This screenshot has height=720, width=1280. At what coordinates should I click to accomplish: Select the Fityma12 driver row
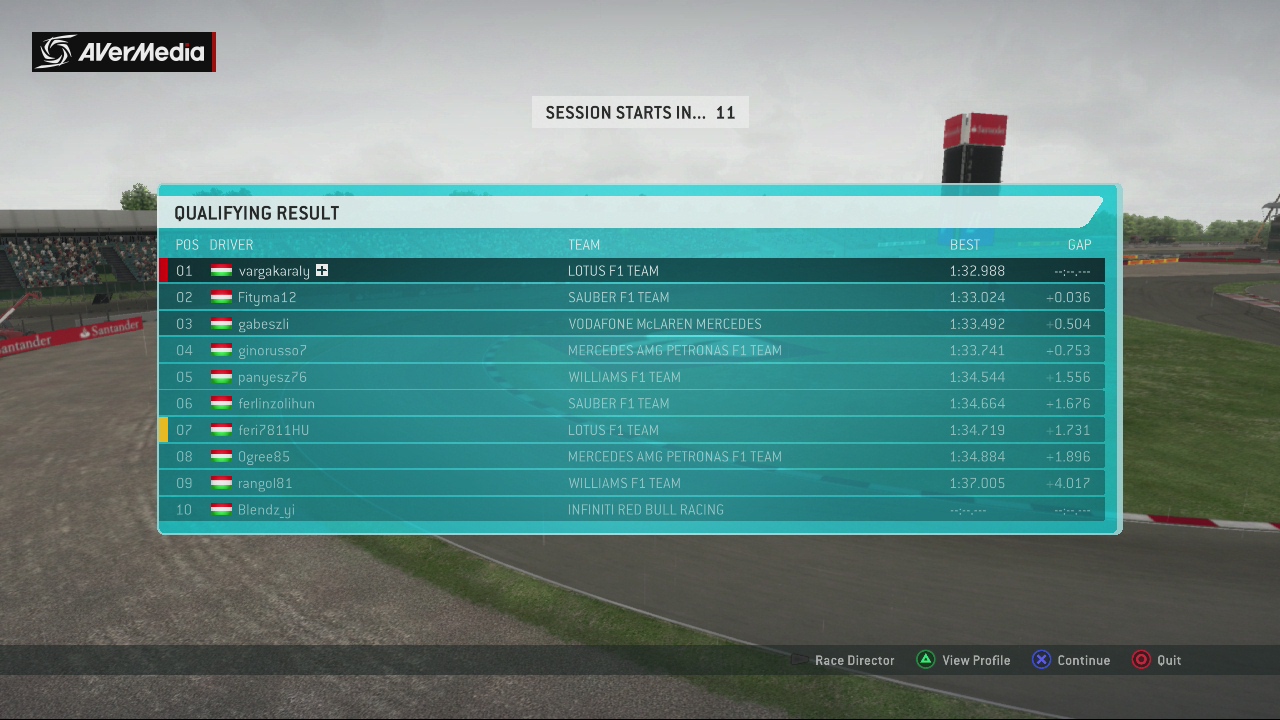630,297
